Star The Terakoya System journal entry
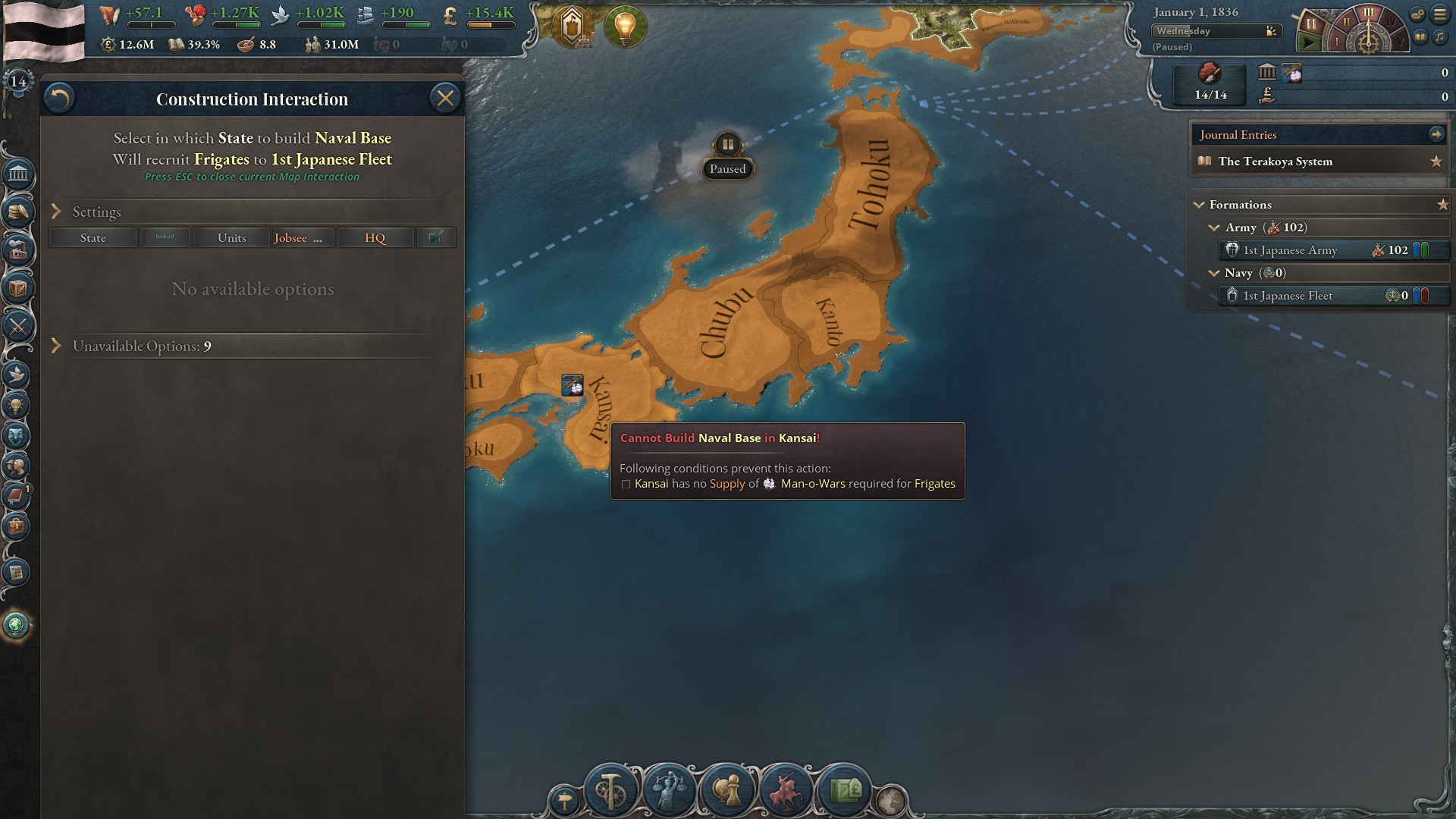This screenshot has height=819, width=1456. pos(1436,161)
